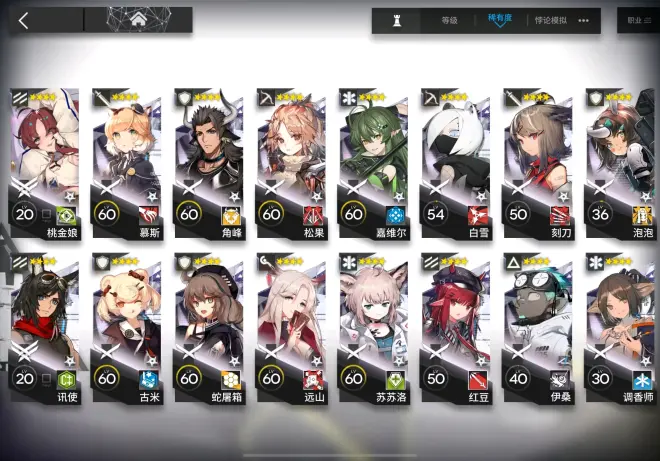Image resolution: width=660 pixels, height=461 pixels.
Task: Go back using the arrow button
Action: coord(24,19)
